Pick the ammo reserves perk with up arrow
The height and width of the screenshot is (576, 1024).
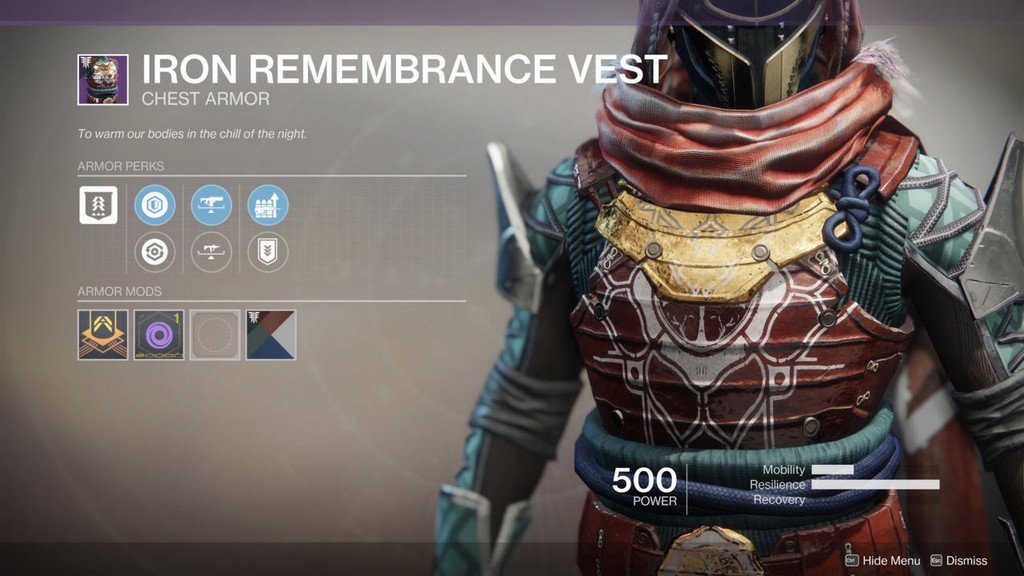(267, 205)
